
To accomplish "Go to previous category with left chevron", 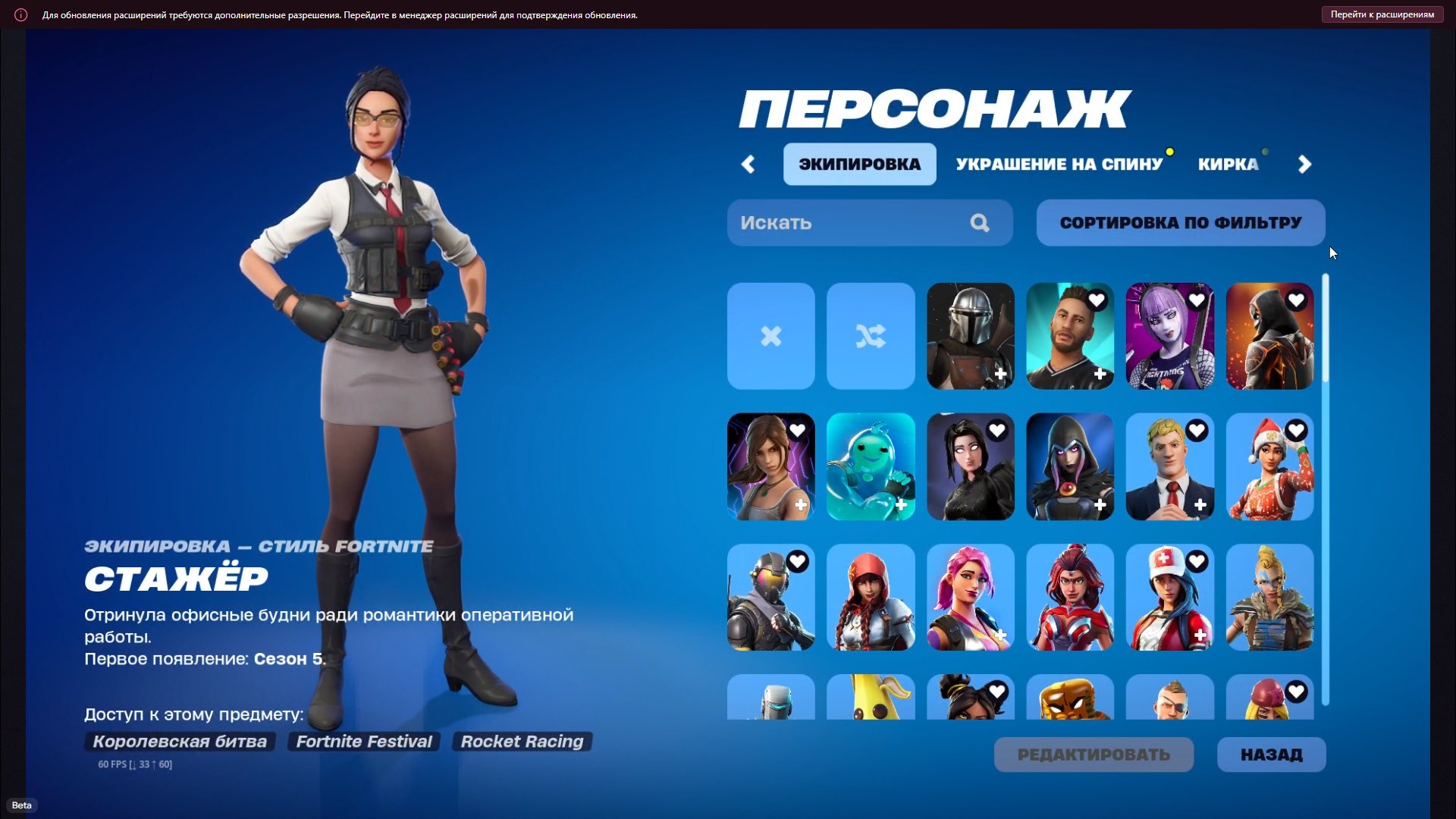I will (x=748, y=164).
